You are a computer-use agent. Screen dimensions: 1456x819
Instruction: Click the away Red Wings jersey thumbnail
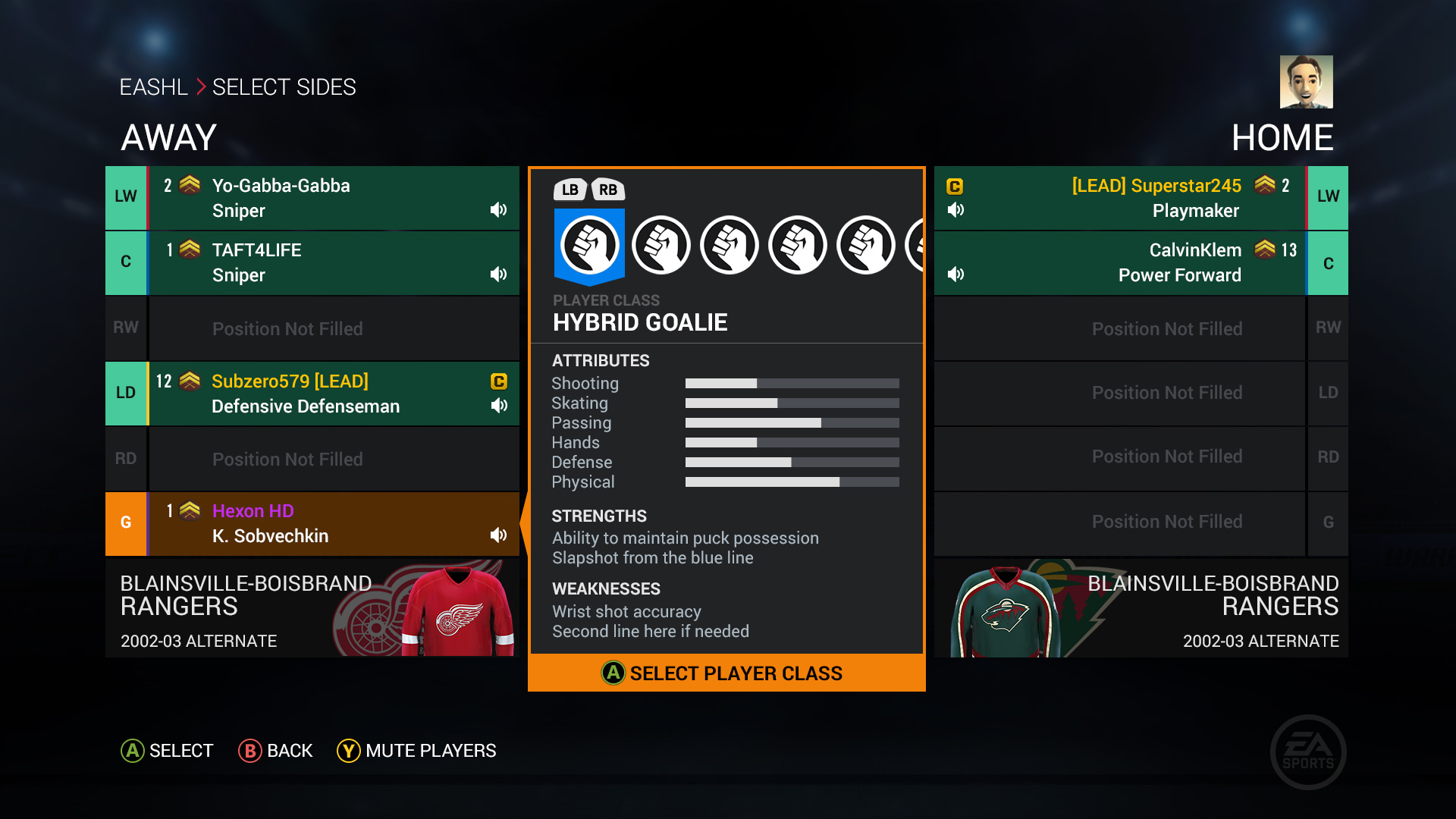pyautogui.click(x=457, y=610)
